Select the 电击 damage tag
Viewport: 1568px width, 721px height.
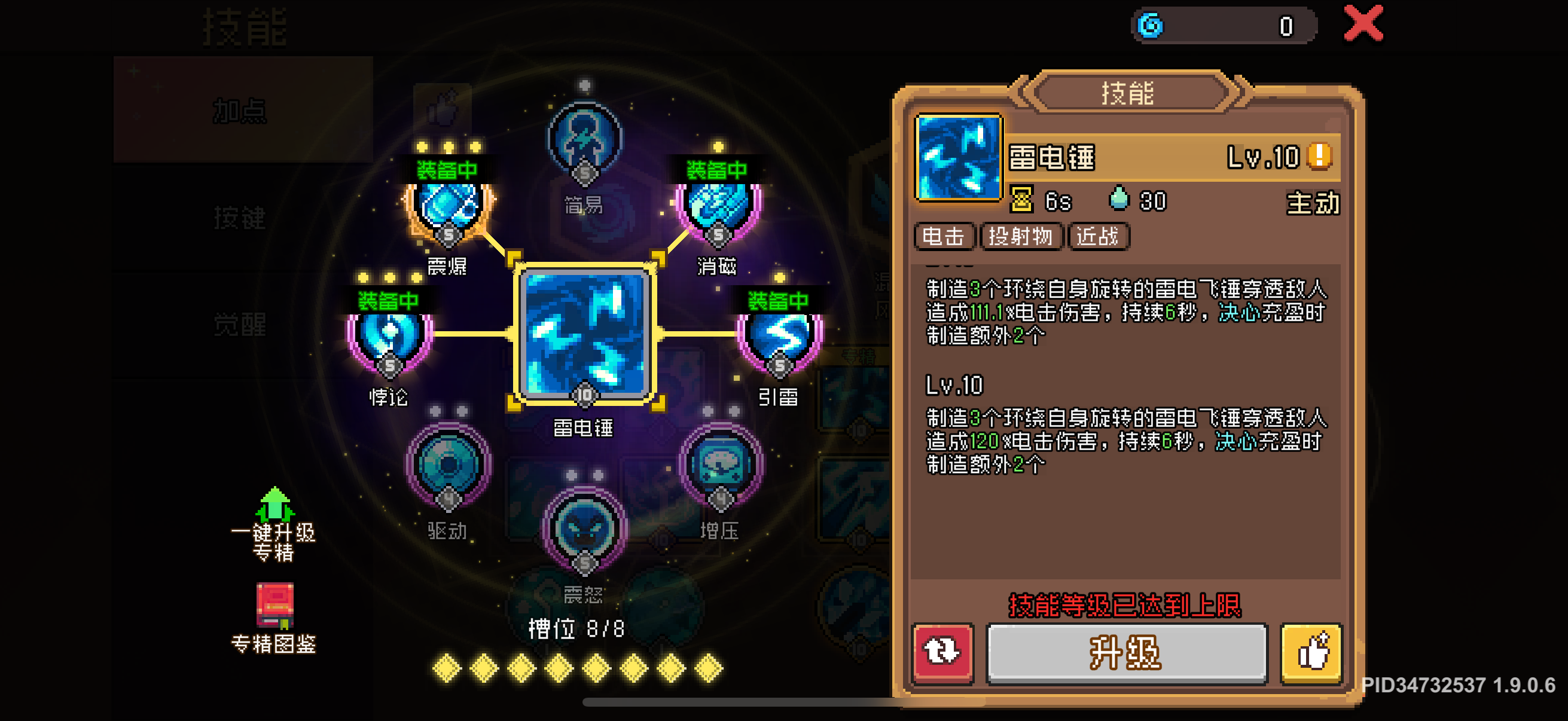tap(944, 237)
